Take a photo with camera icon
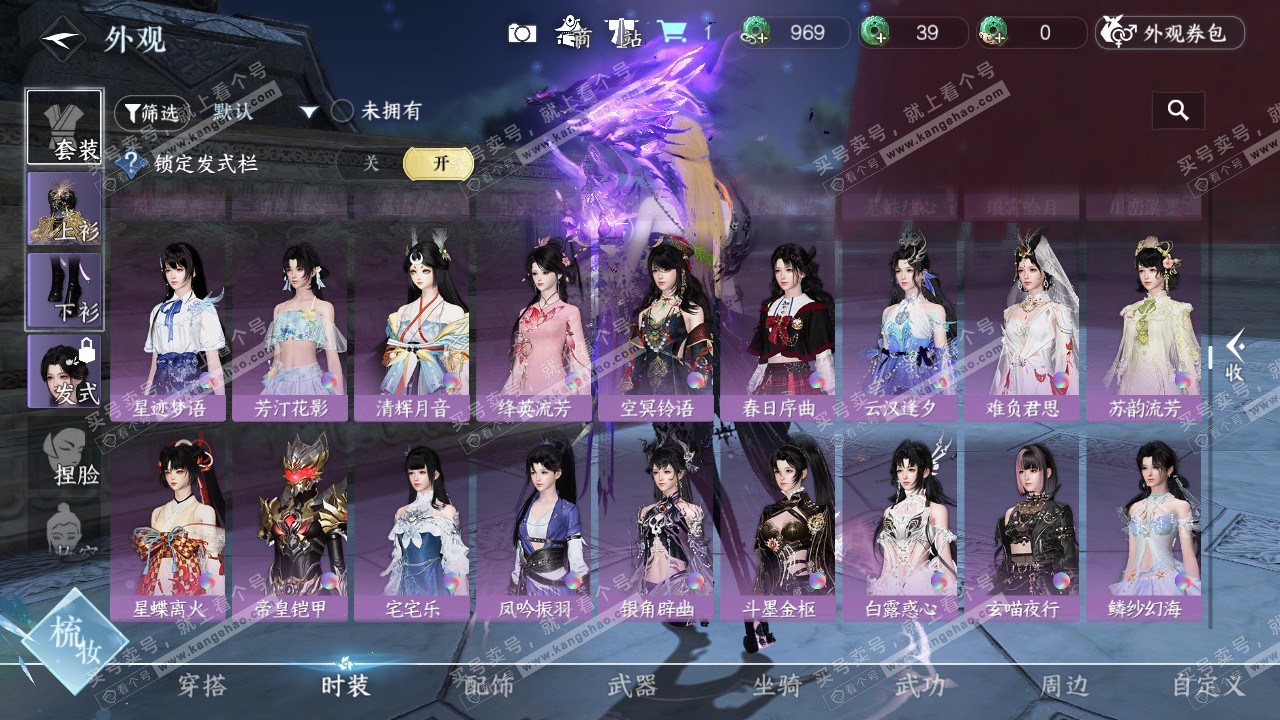1280x720 pixels. click(522, 33)
